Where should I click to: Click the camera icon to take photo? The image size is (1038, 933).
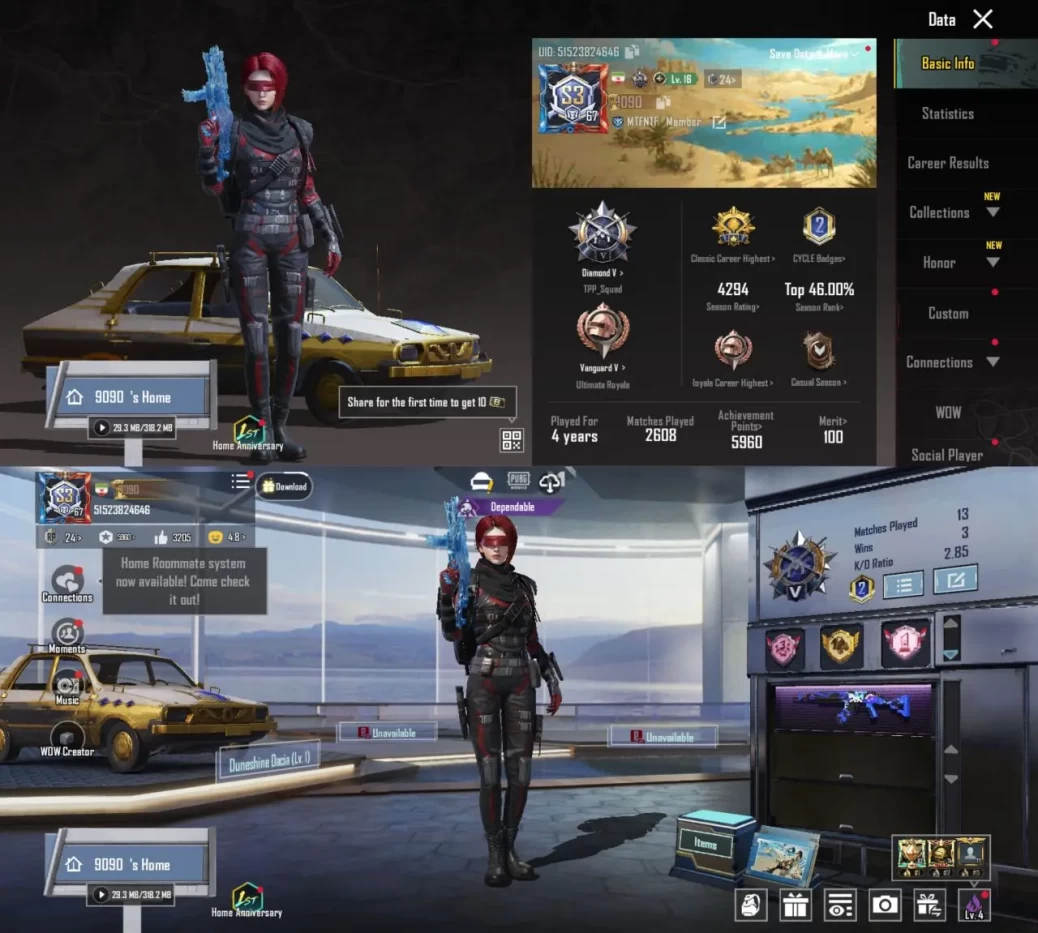point(884,905)
